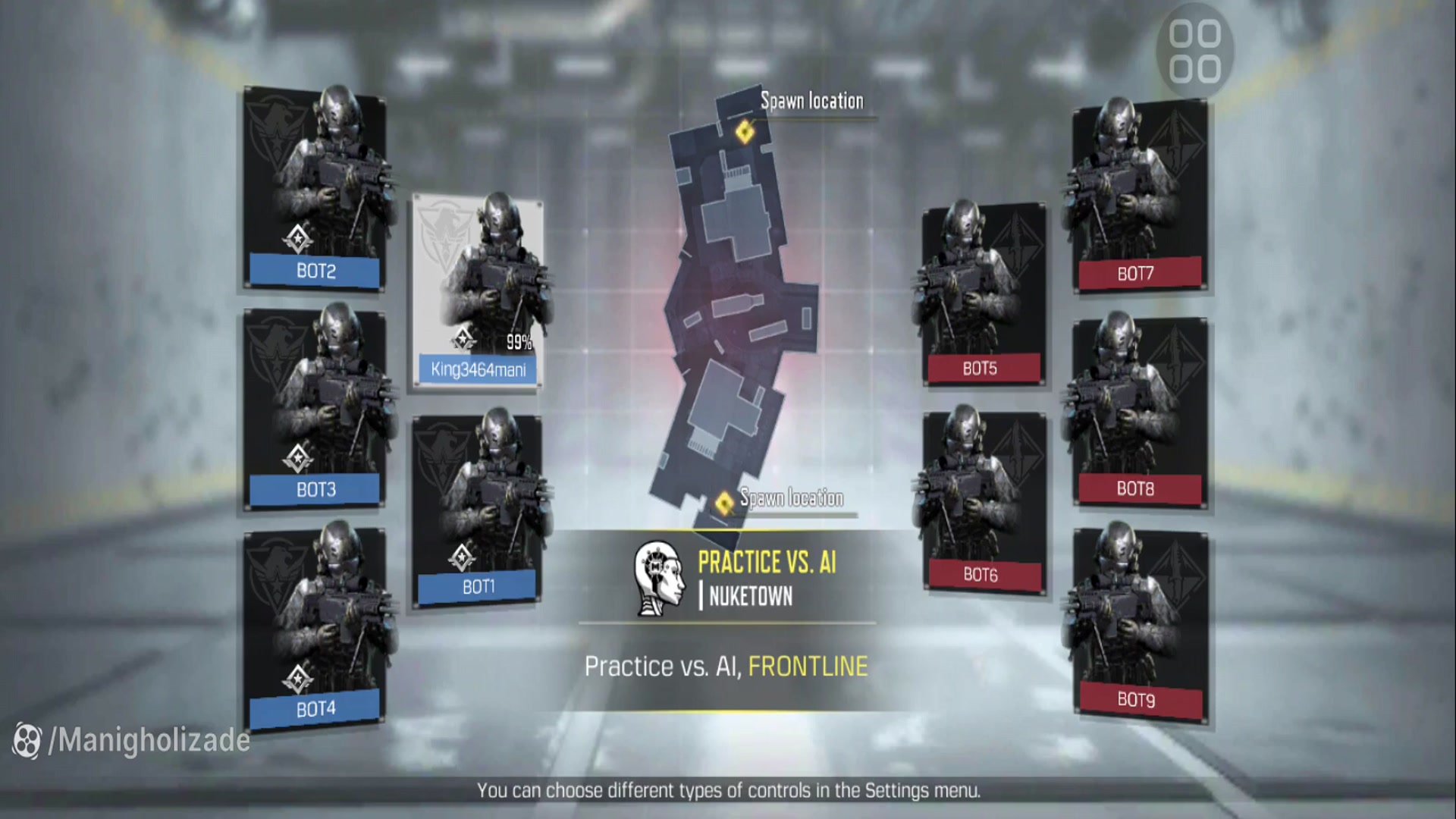Choose the BOT7 enemy card

(1137, 196)
